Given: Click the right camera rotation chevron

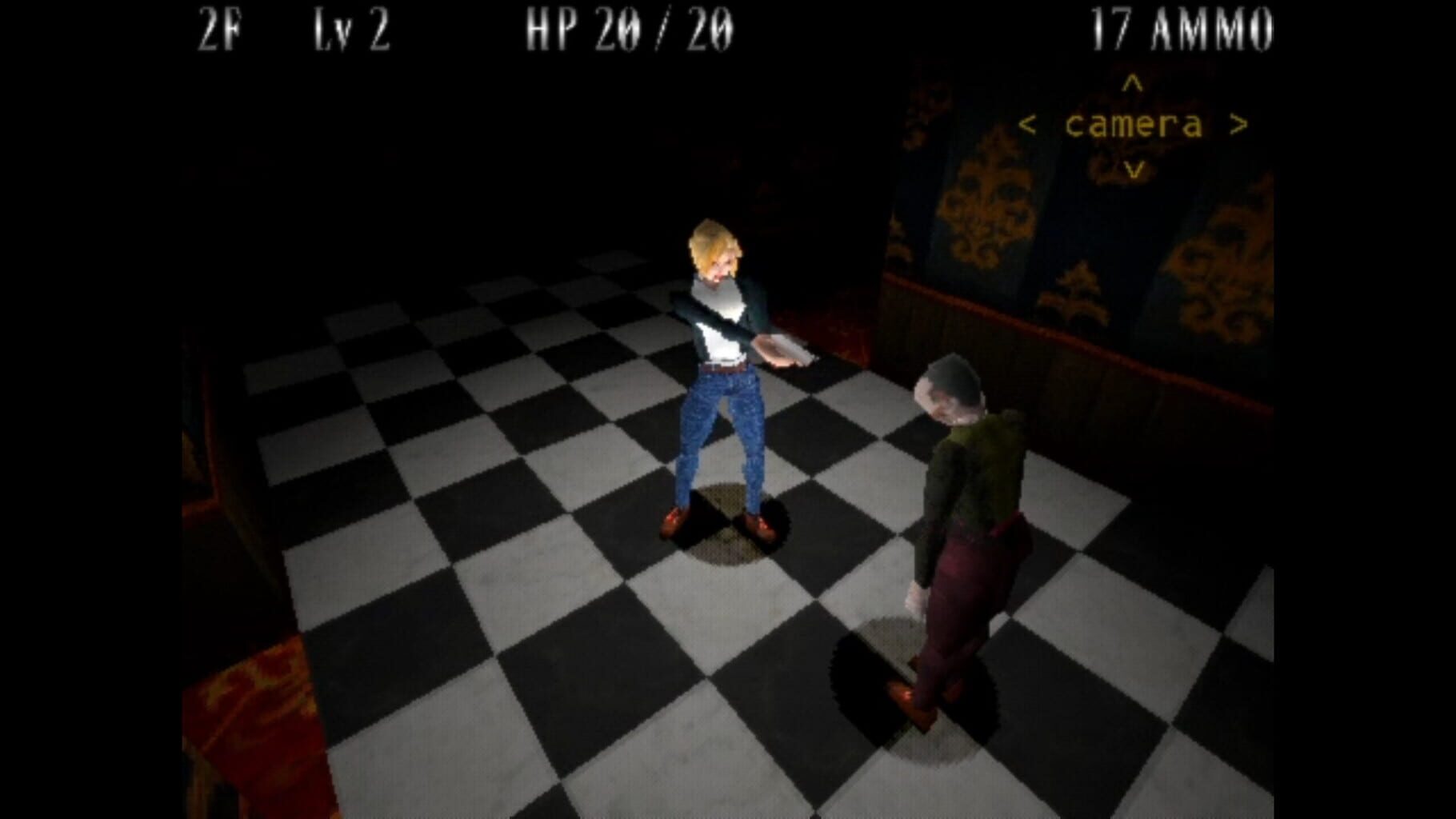Looking at the screenshot, I should pos(1239,124).
